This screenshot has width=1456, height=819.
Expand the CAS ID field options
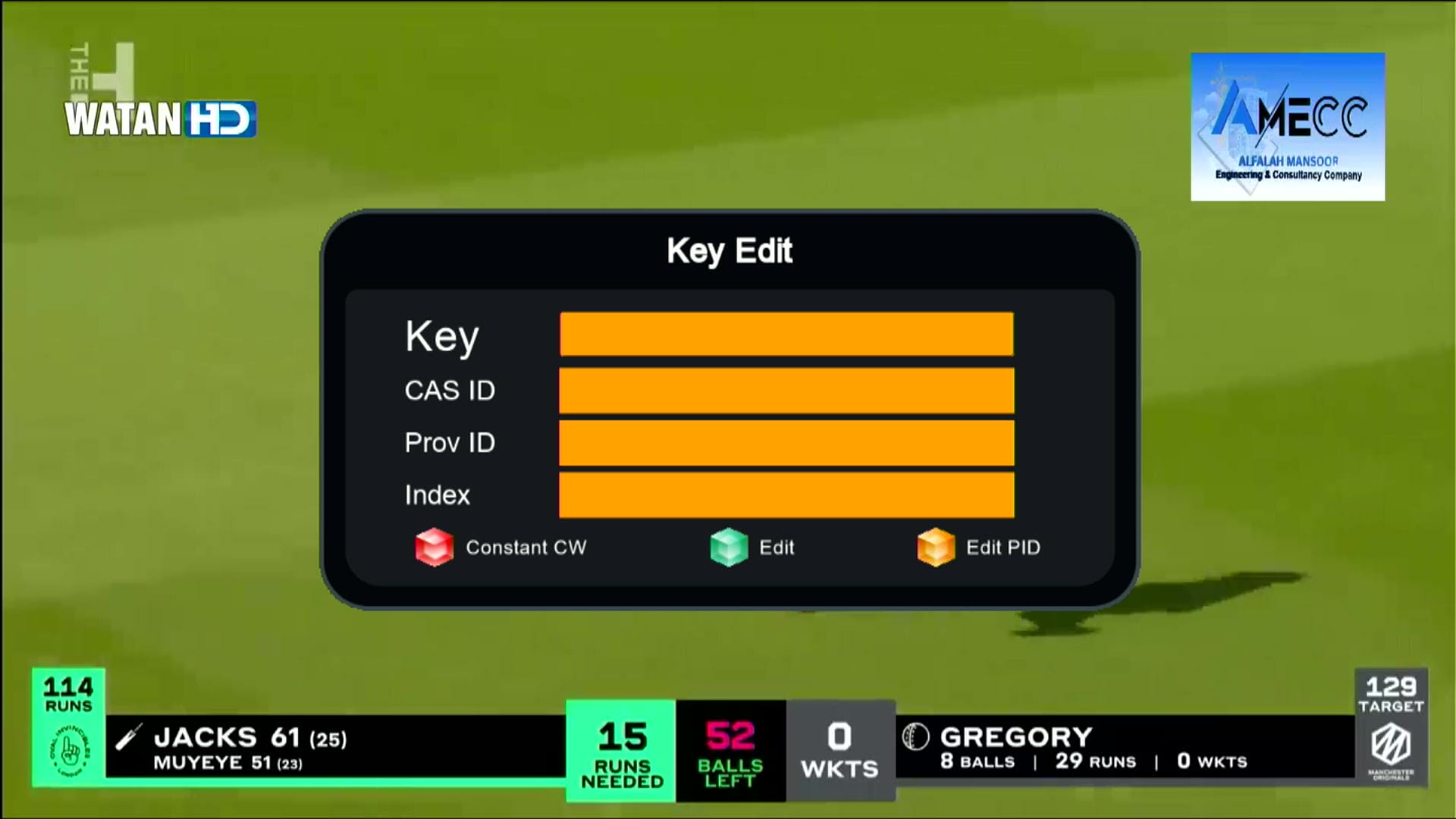(786, 391)
